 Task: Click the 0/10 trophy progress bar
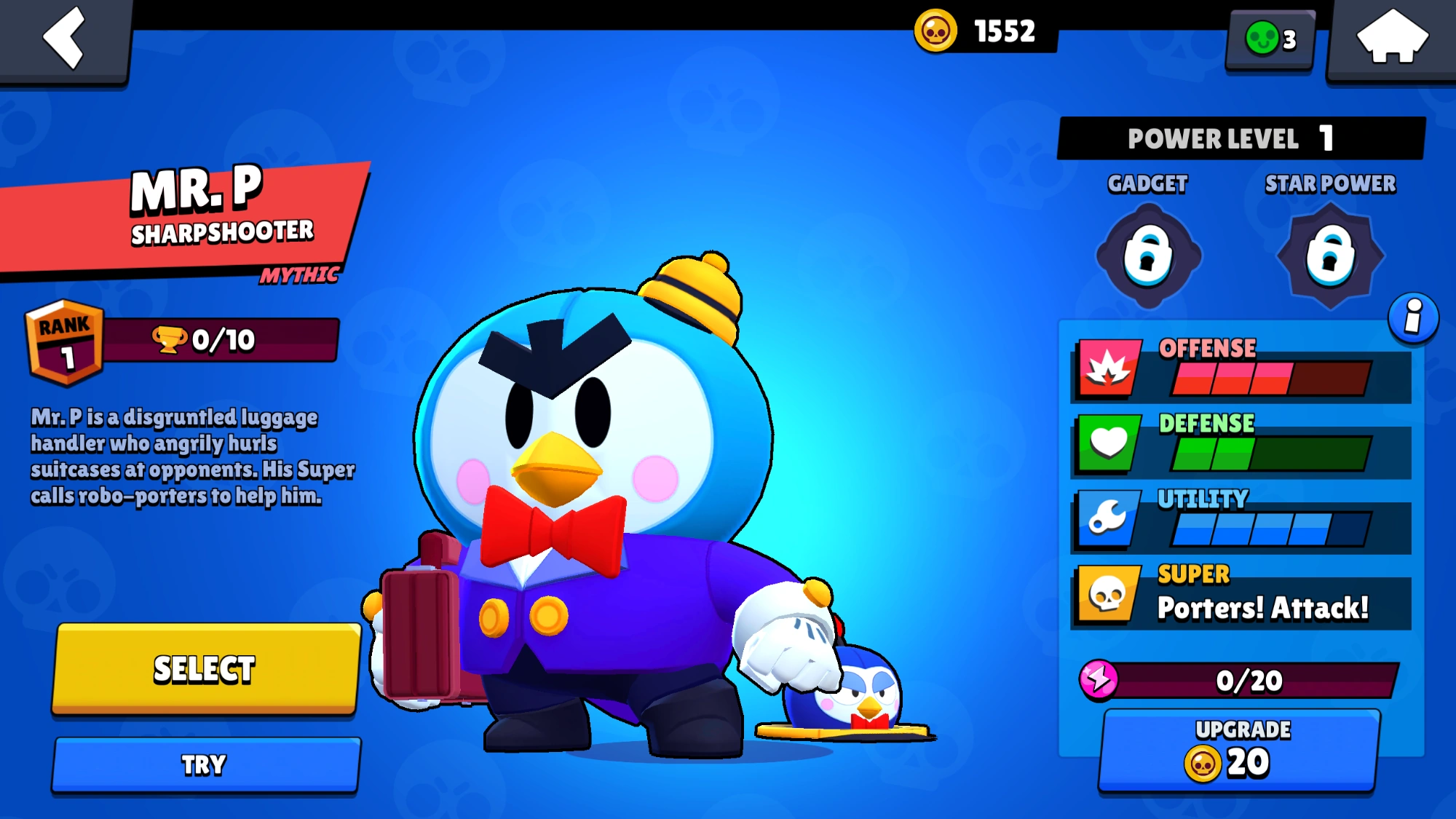pyautogui.click(x=218, y=341)
